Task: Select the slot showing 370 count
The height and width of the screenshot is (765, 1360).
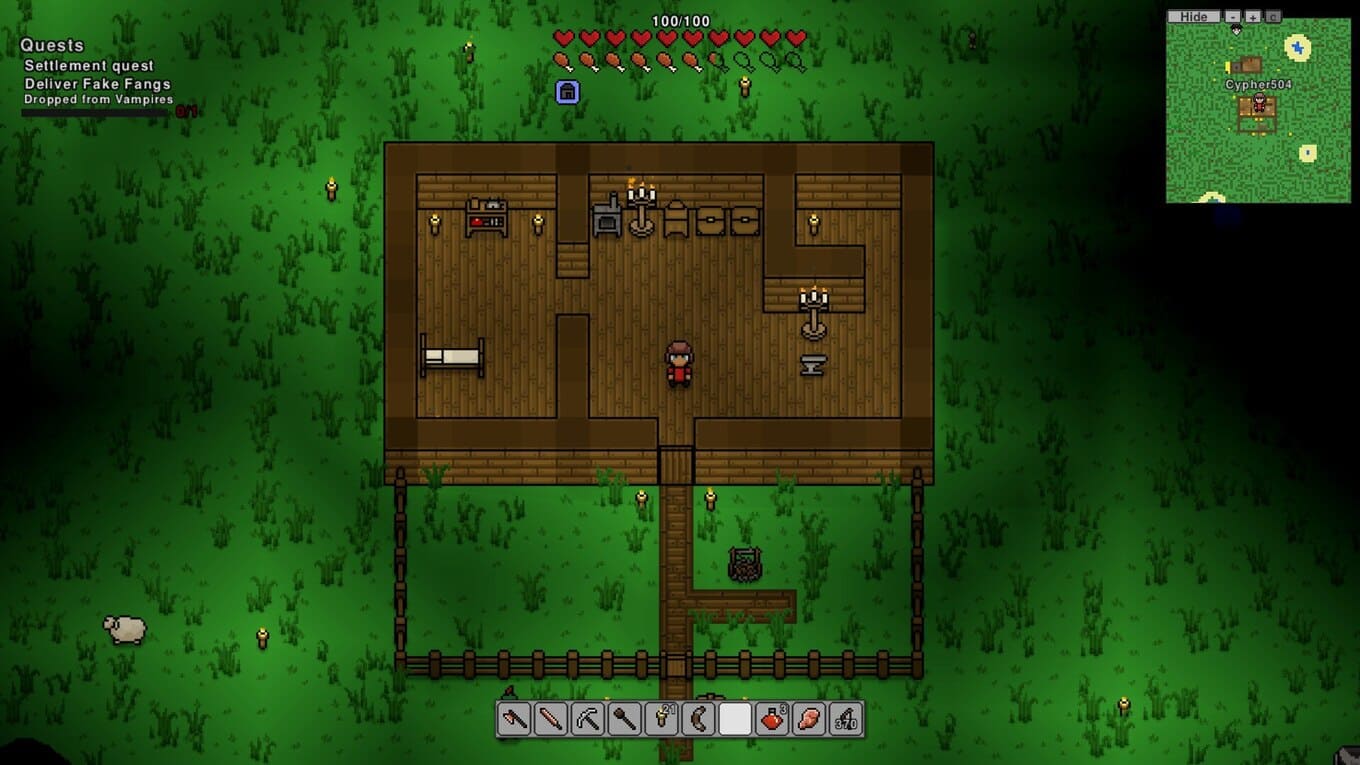Action: (846, 719)
